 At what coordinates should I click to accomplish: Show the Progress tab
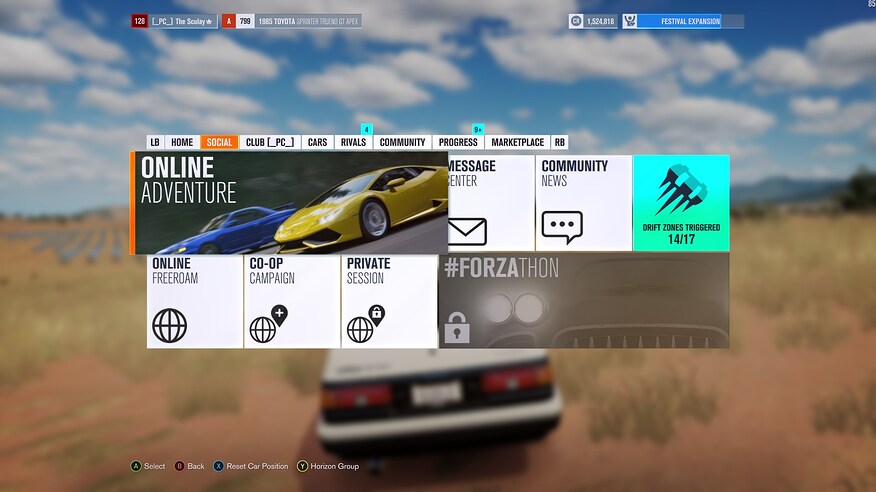(x=458, y=142)
